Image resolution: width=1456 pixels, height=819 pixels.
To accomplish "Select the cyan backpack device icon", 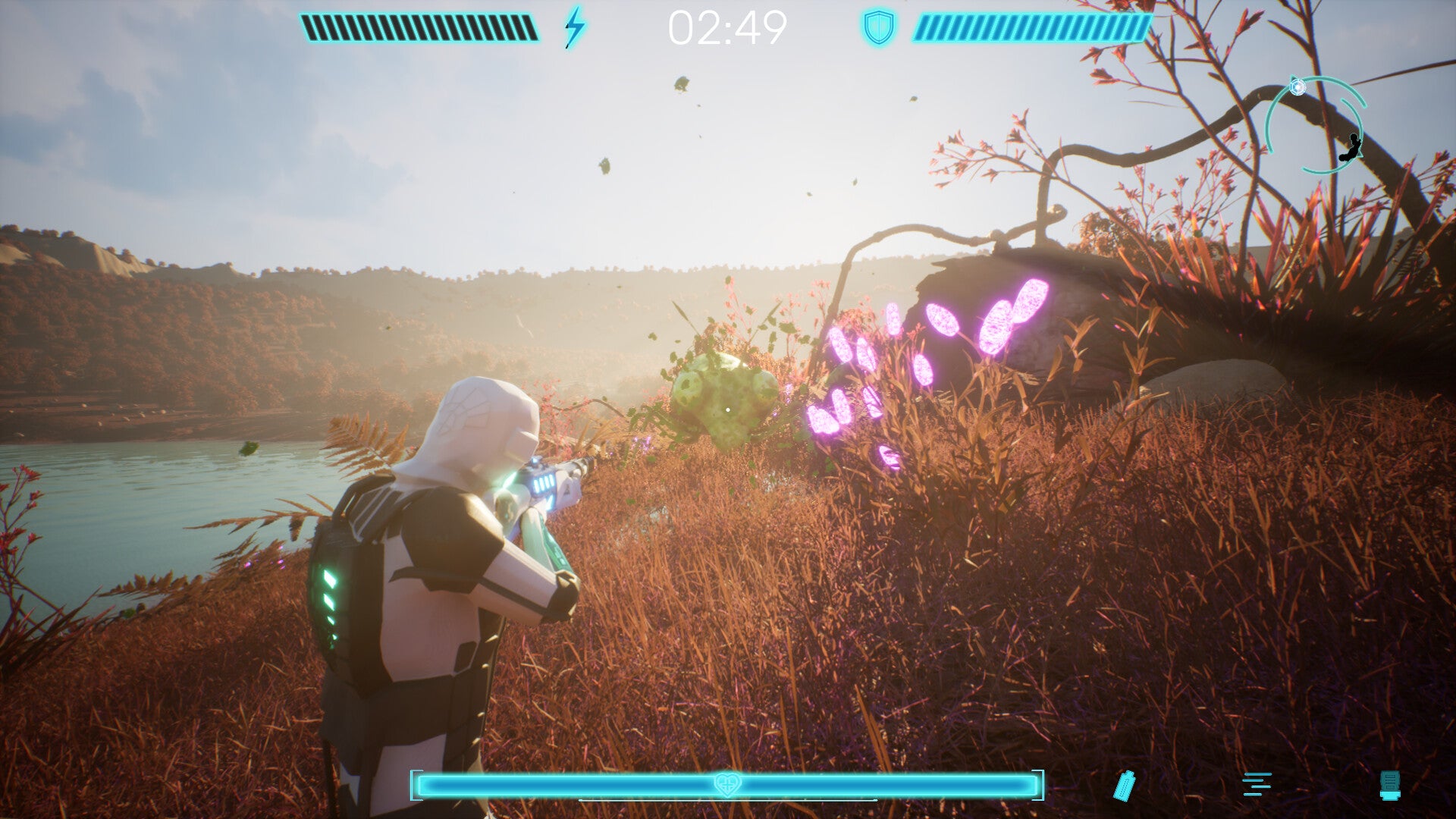I will 1389,785.
